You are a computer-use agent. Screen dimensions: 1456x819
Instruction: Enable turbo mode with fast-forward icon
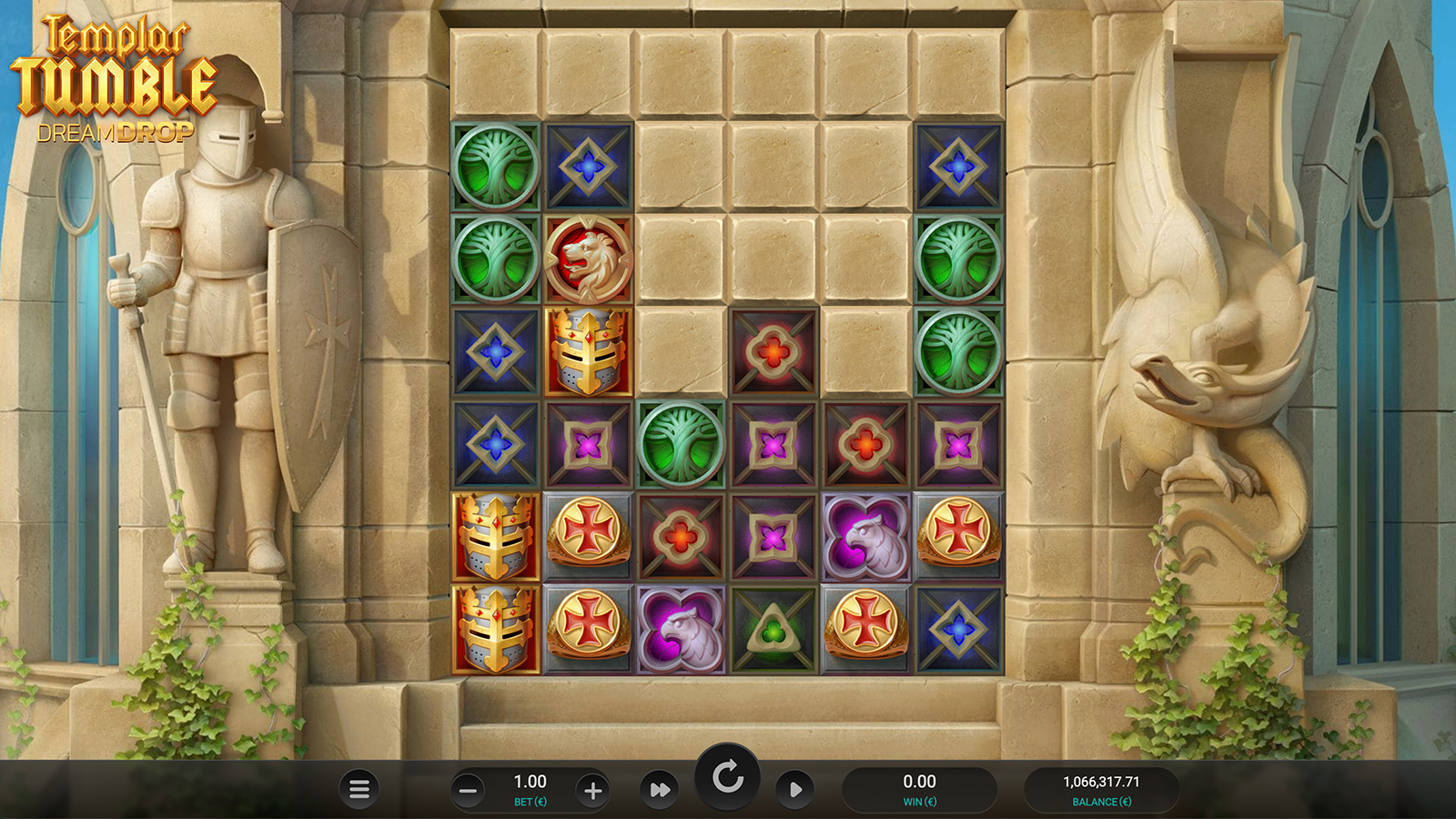[658, 789]
